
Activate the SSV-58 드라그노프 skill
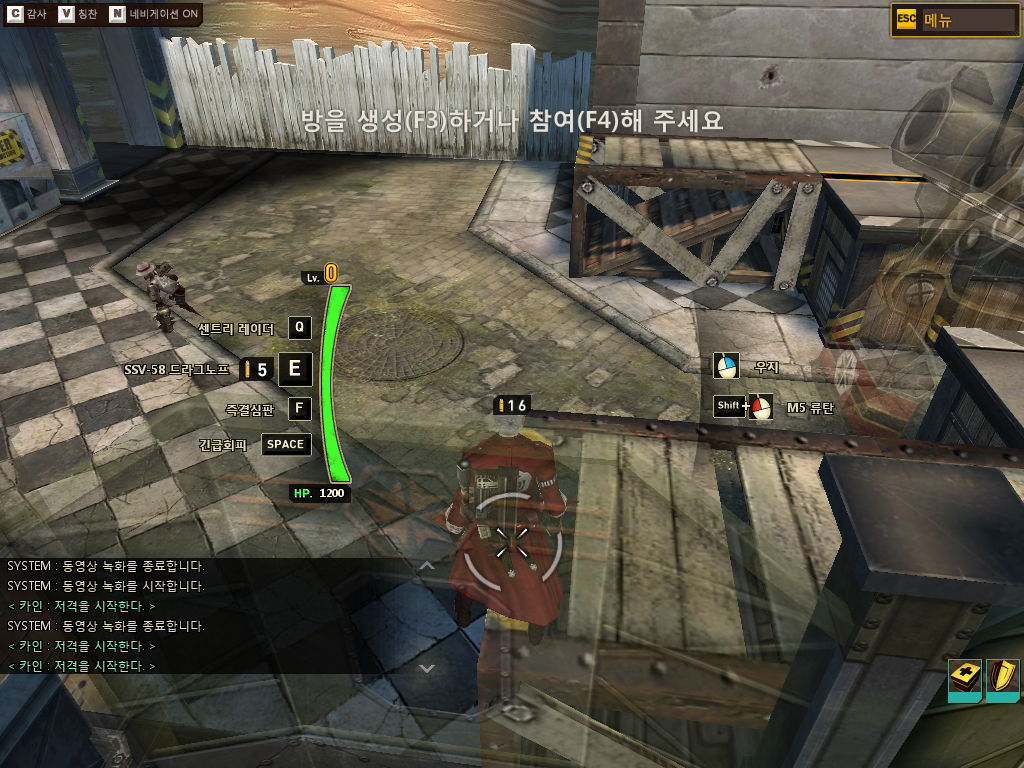pyautogui.click(x=294, y=369)
